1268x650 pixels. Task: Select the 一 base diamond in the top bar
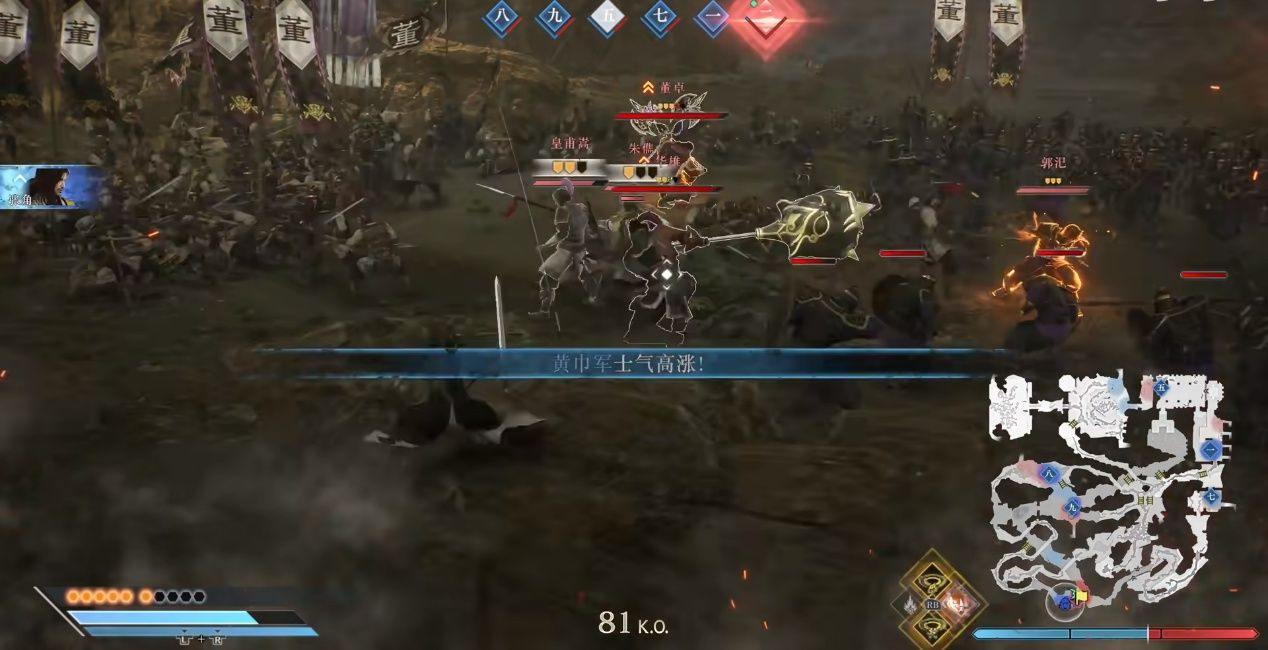[711, 18]
